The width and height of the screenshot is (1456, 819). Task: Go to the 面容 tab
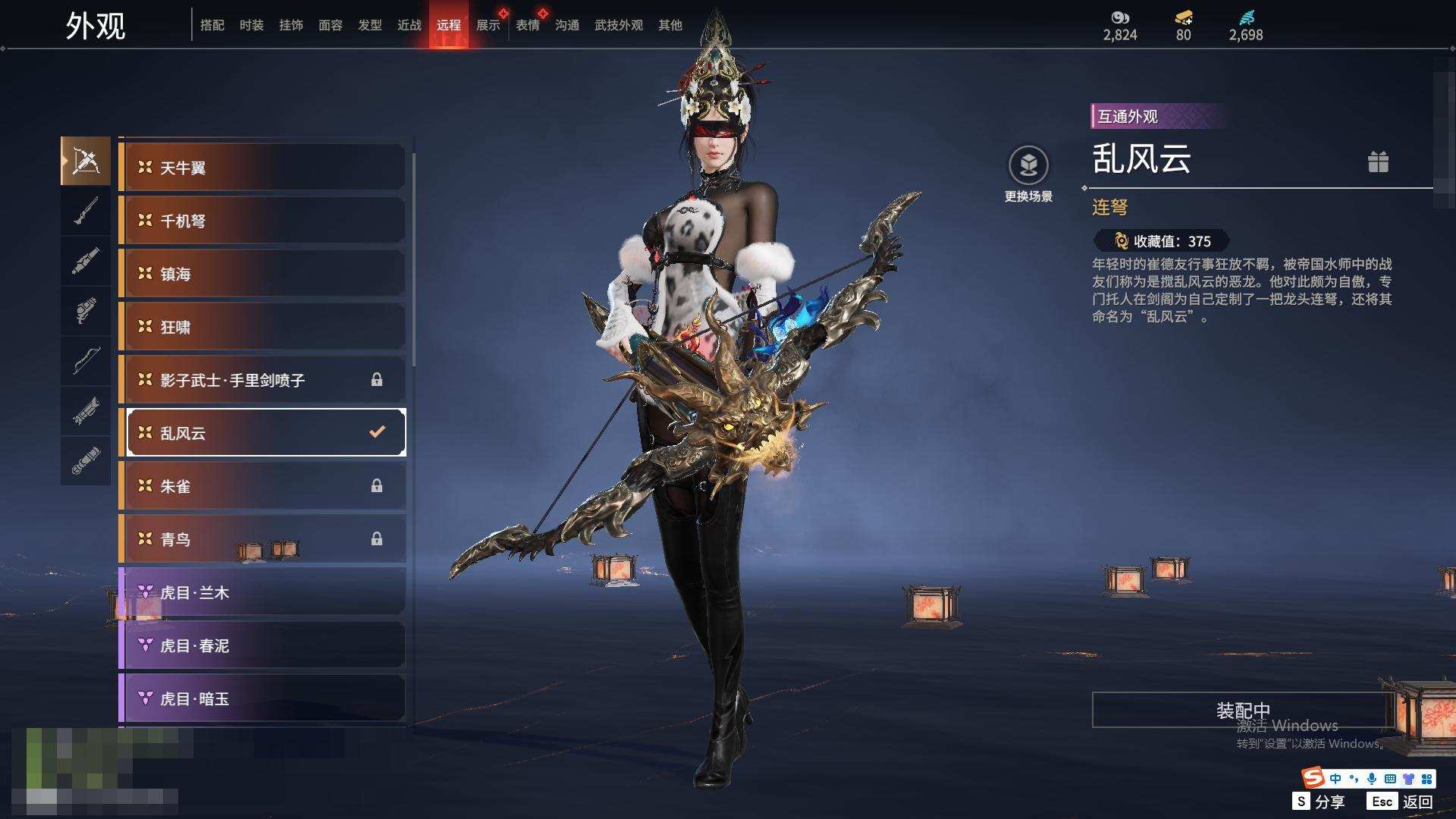click(x=330, y=25)
